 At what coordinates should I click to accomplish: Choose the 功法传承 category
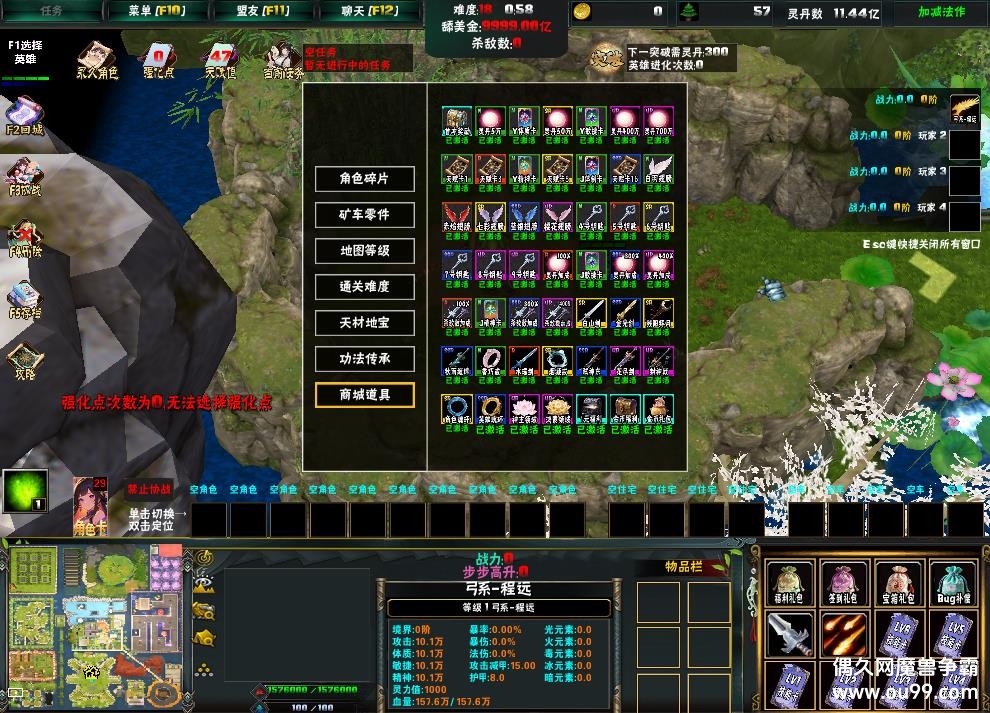(364, 358)
